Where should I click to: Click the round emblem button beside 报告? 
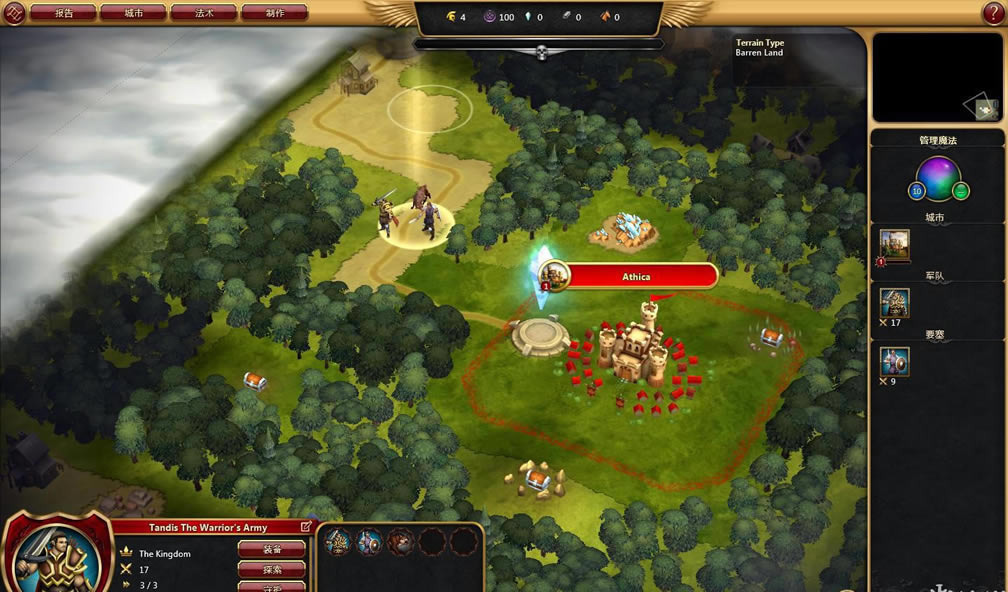[x=13, y=13]
